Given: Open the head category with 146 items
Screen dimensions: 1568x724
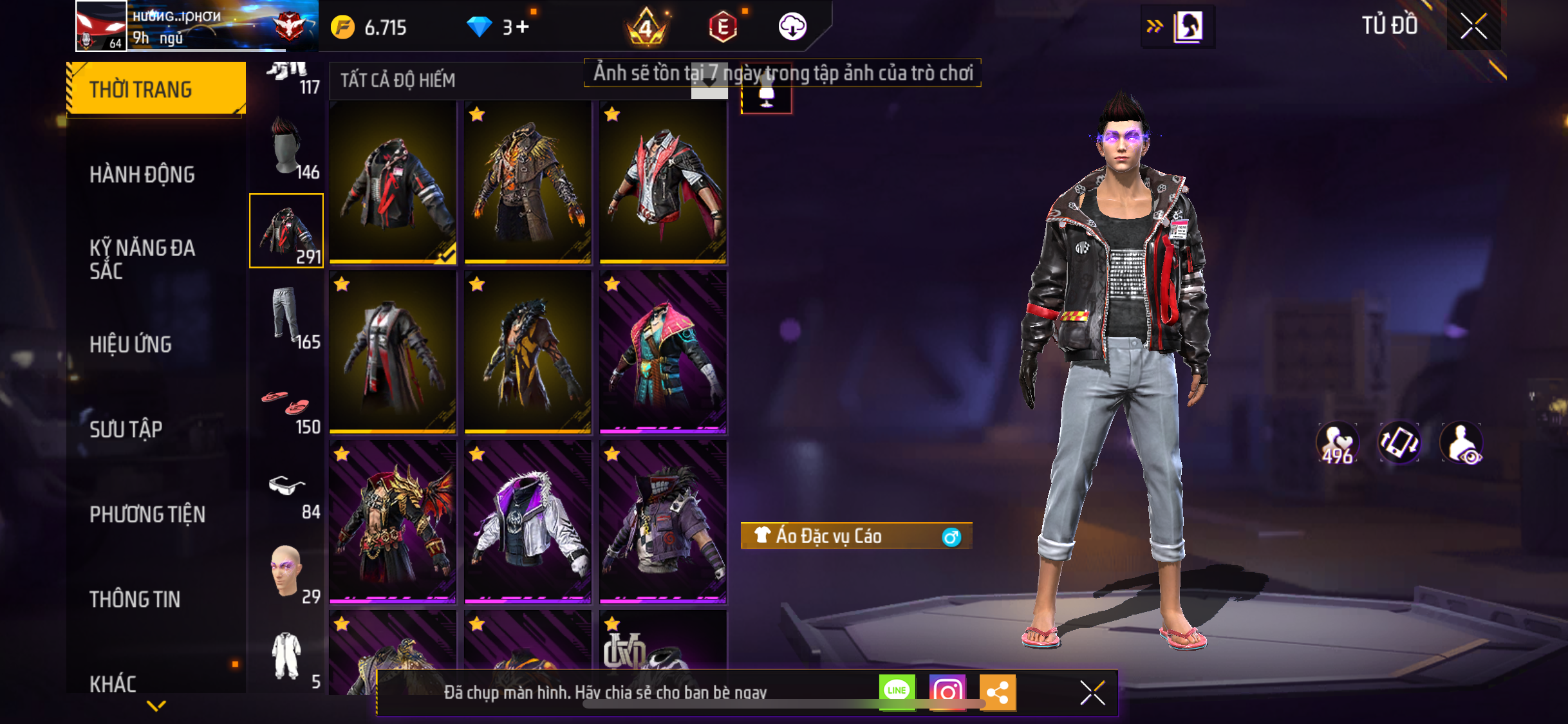Looking at the screenshot, I should pyautogui.click(x=287, y=148).
